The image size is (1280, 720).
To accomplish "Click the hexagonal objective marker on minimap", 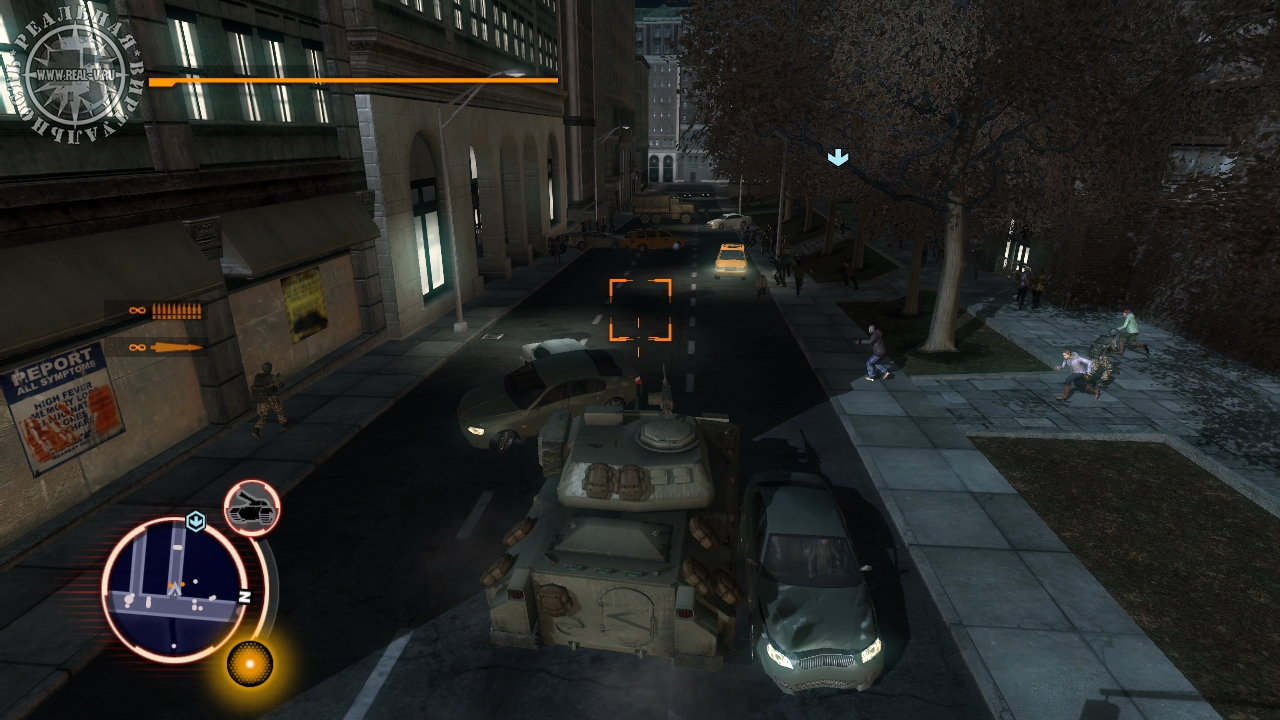I will pos(196,521).
